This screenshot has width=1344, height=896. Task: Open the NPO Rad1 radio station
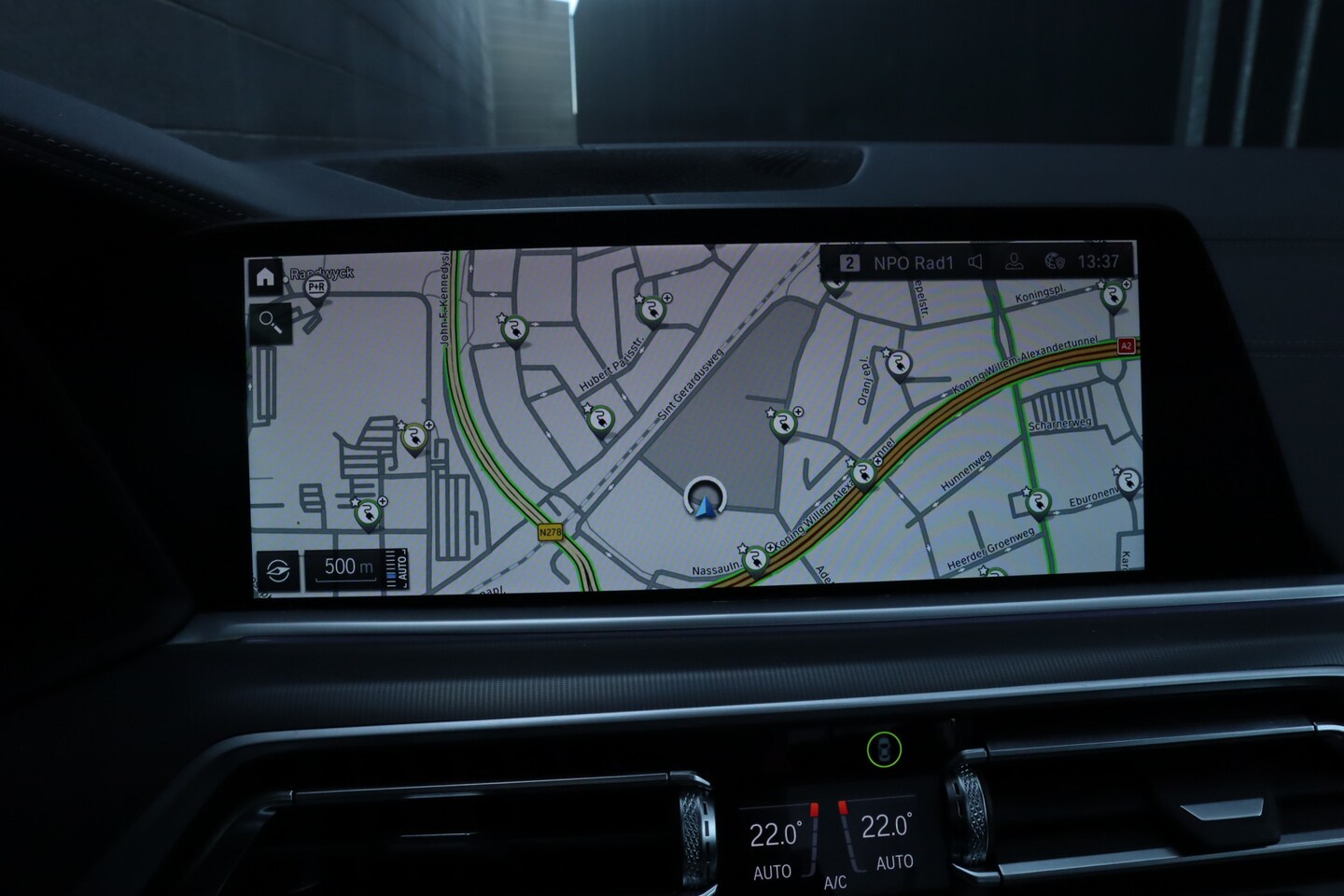(912, 263)
